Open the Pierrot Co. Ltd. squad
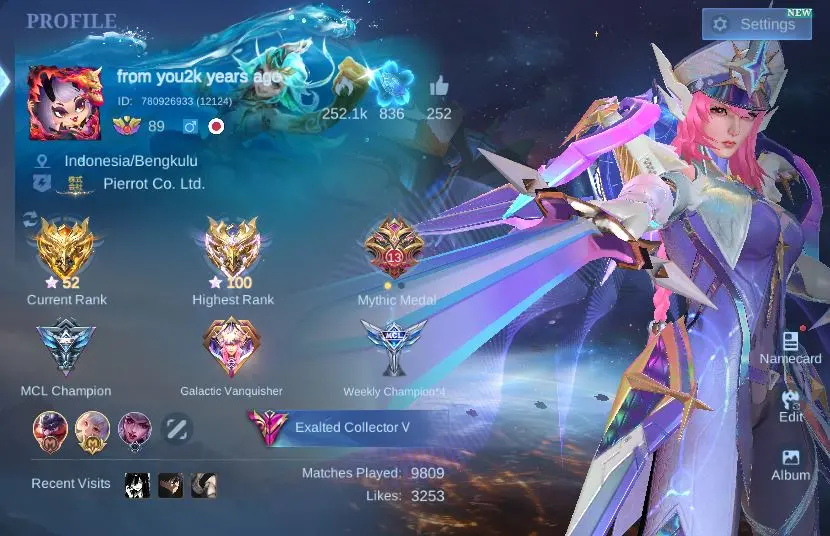Image resolution: width=830 pixels, height=536 pixels. coord(153,184)
